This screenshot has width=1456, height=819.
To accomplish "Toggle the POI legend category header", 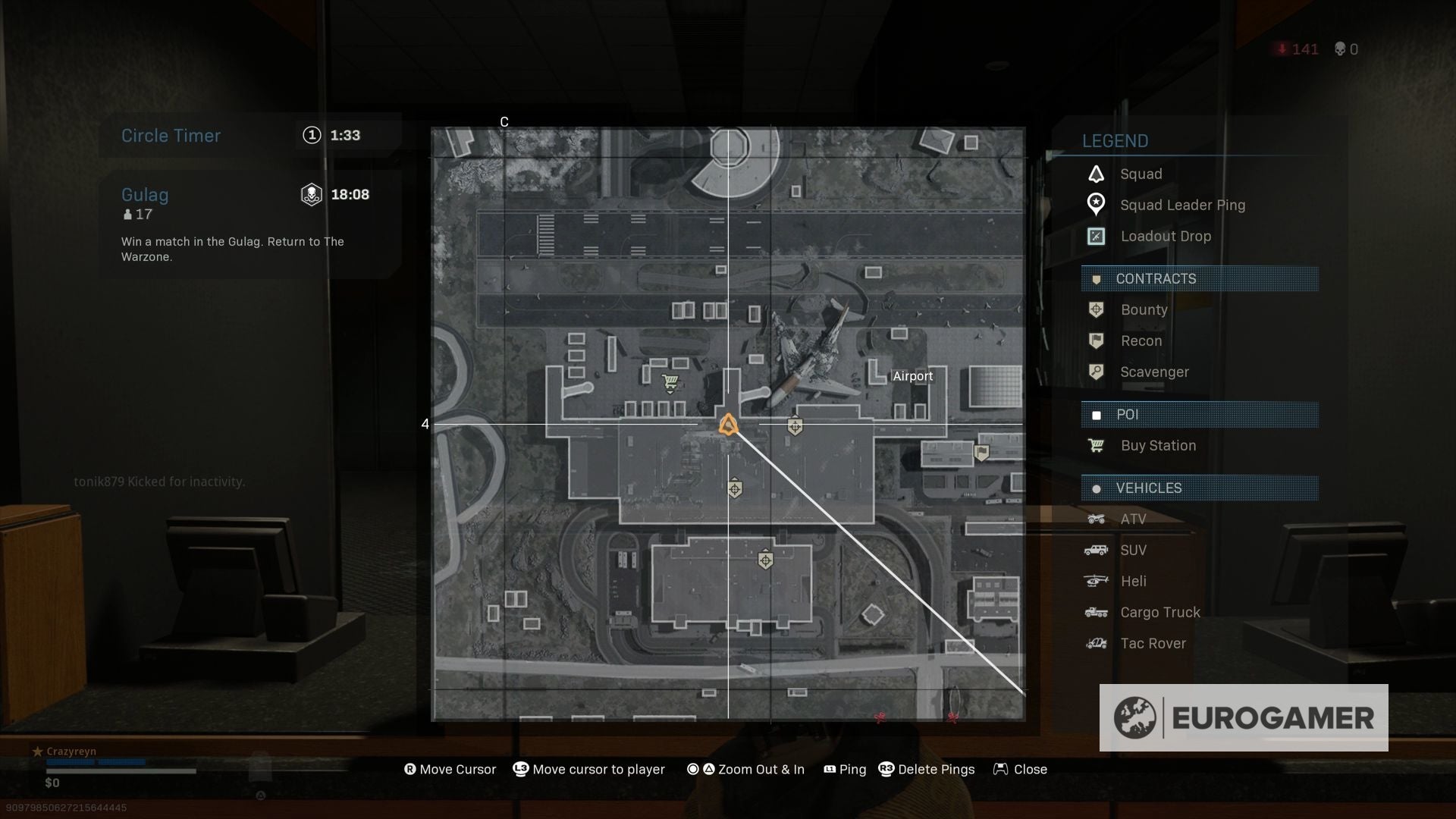I will click(1200, 415).
